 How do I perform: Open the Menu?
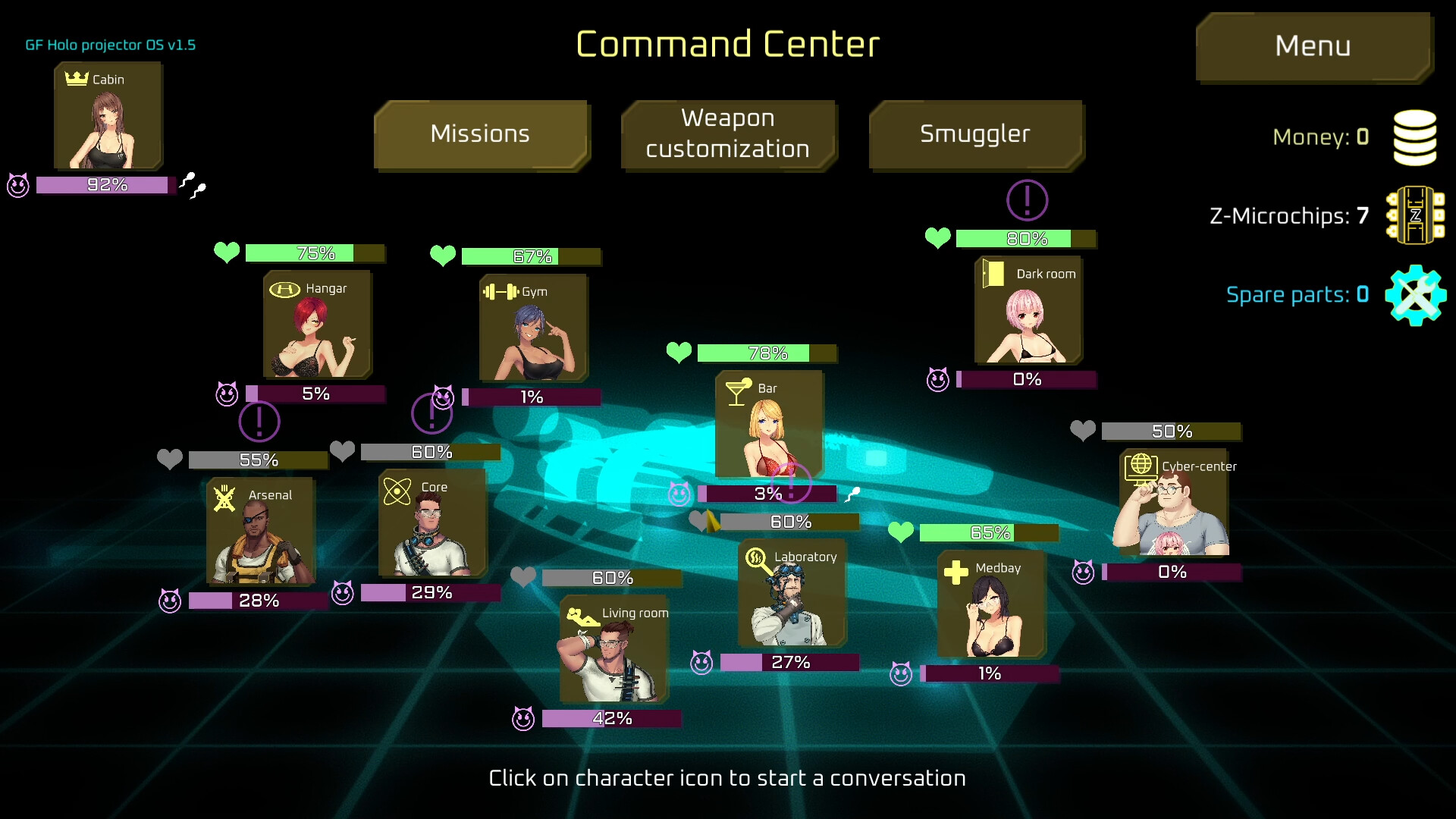(1313, 46)
